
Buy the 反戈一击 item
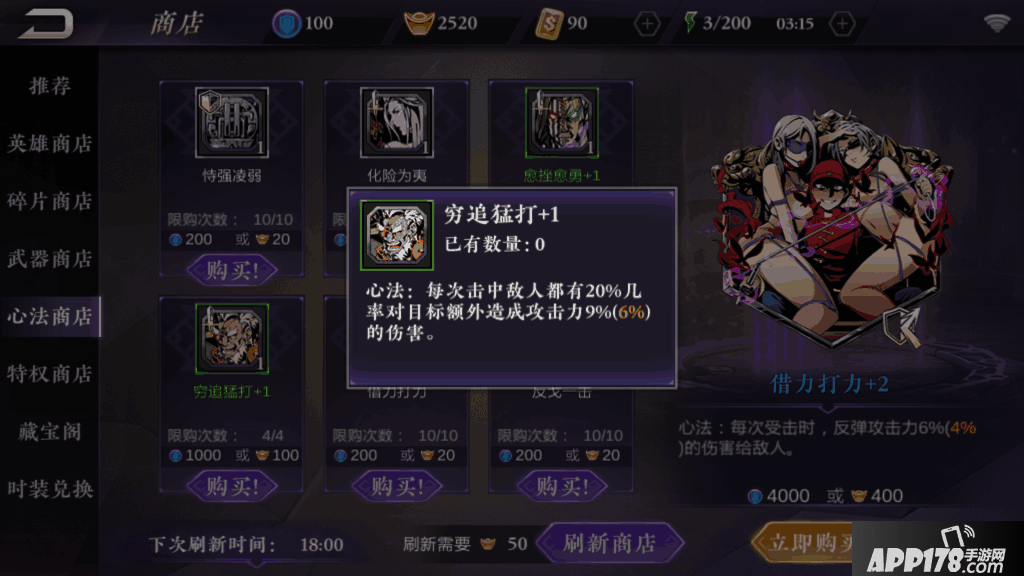click(x=559, y=486)
